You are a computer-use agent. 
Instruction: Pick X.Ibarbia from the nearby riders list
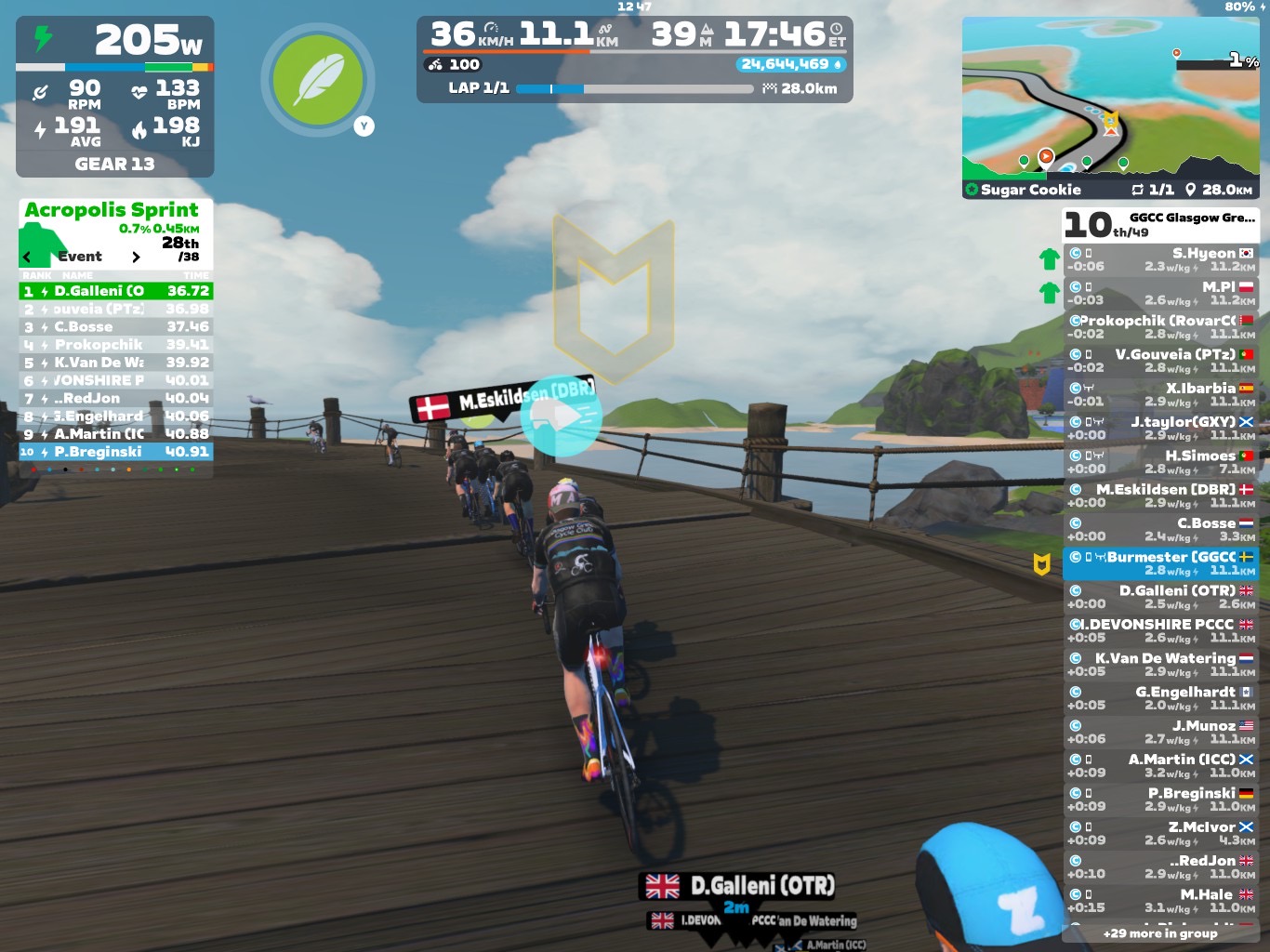tap(1160, 394)
